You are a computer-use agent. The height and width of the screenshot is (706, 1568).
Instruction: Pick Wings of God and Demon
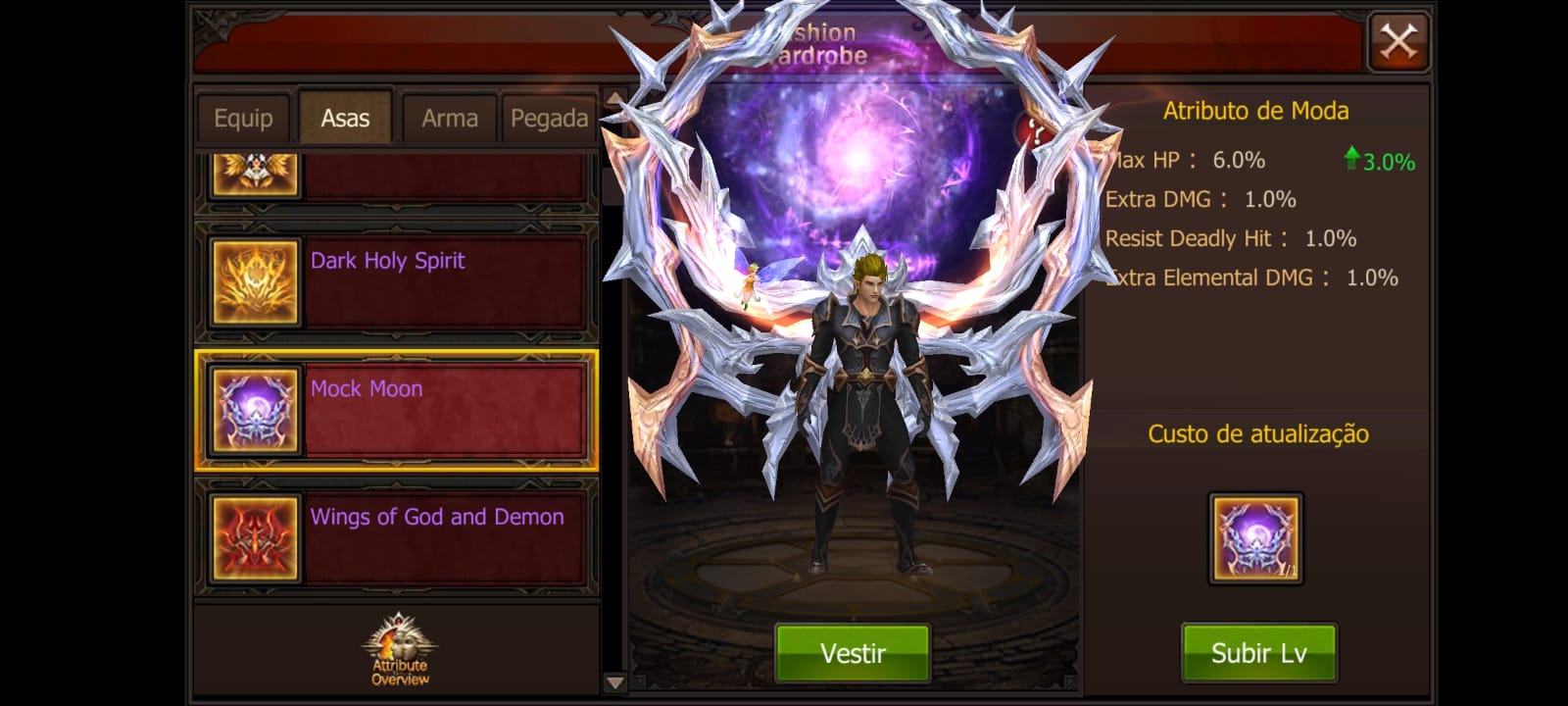[x=397, y=537]
